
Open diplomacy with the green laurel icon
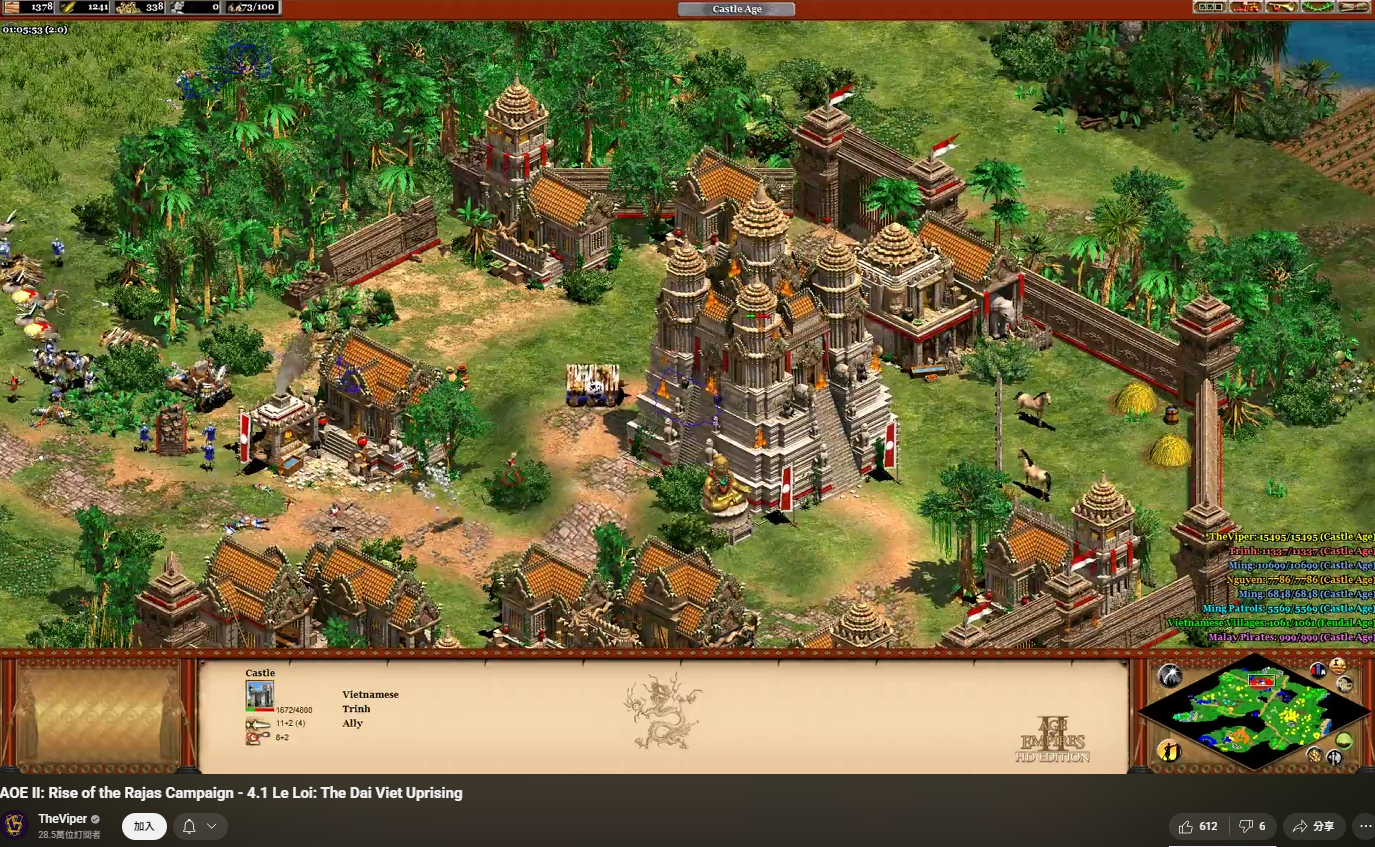tap(1318, 7)
